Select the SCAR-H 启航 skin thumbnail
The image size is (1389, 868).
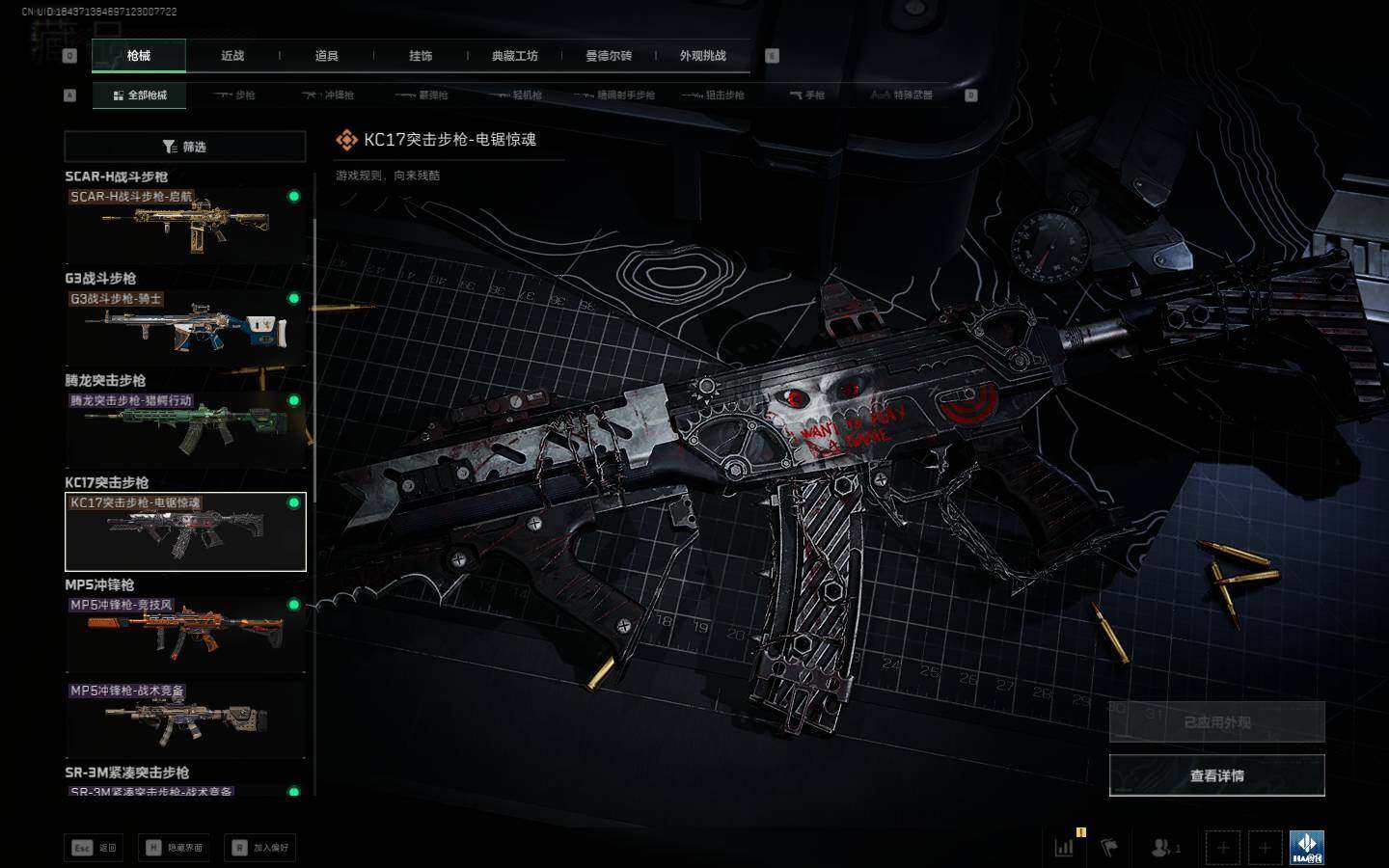(185, 226)
